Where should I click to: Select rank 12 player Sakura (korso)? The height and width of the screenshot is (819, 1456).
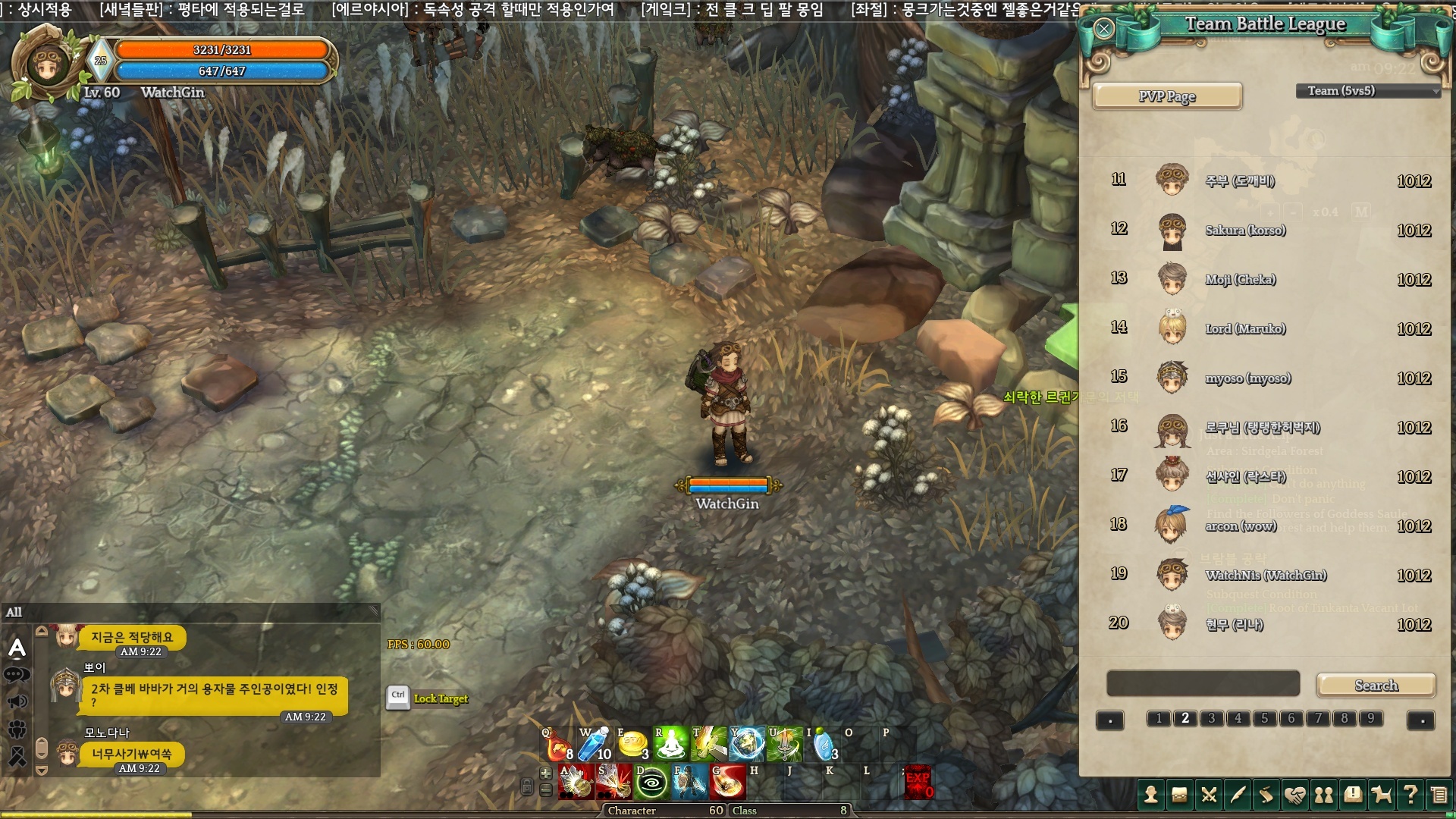click(x=1245, y=231)
